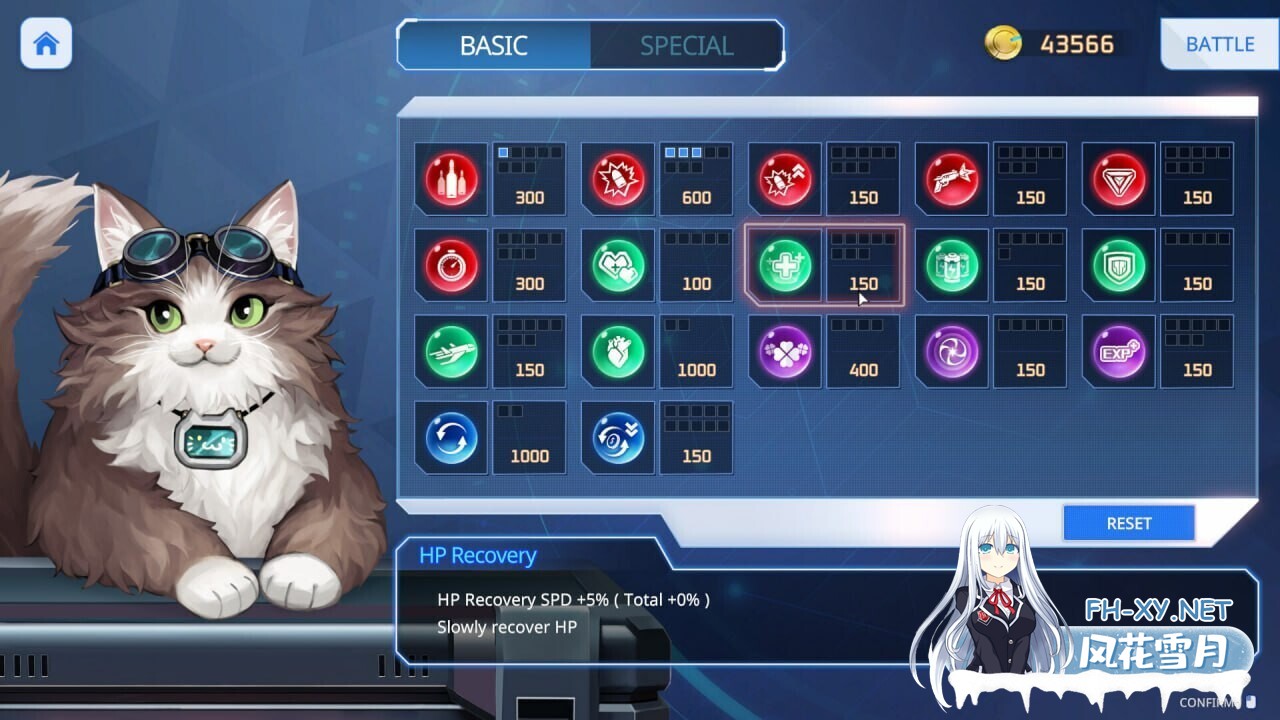This screenshot has width=1280, height=720.
Task: Select the battery energy upgrade icon
Action: point(951,266)
